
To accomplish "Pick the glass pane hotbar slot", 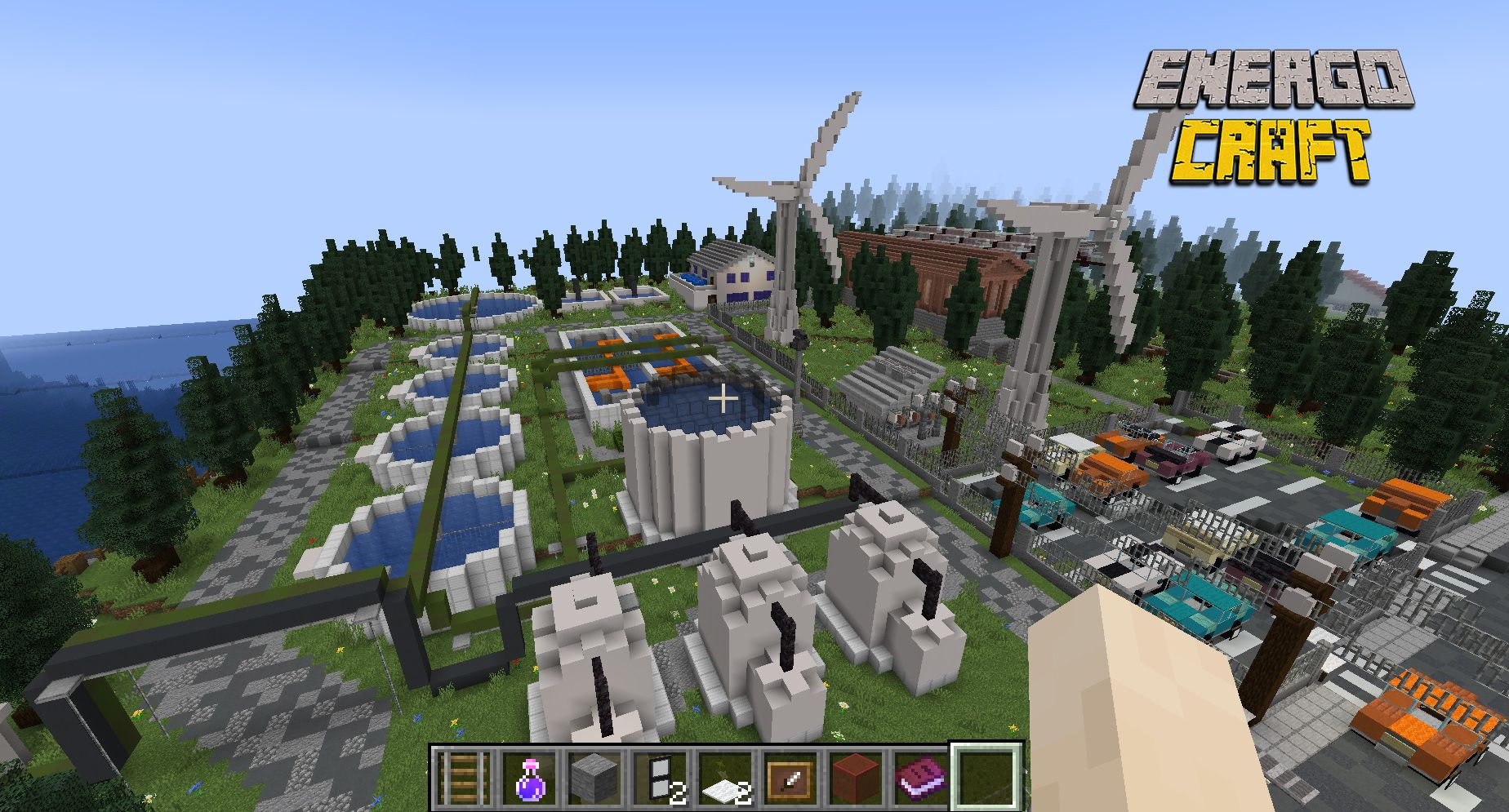I will coord(659,776).
